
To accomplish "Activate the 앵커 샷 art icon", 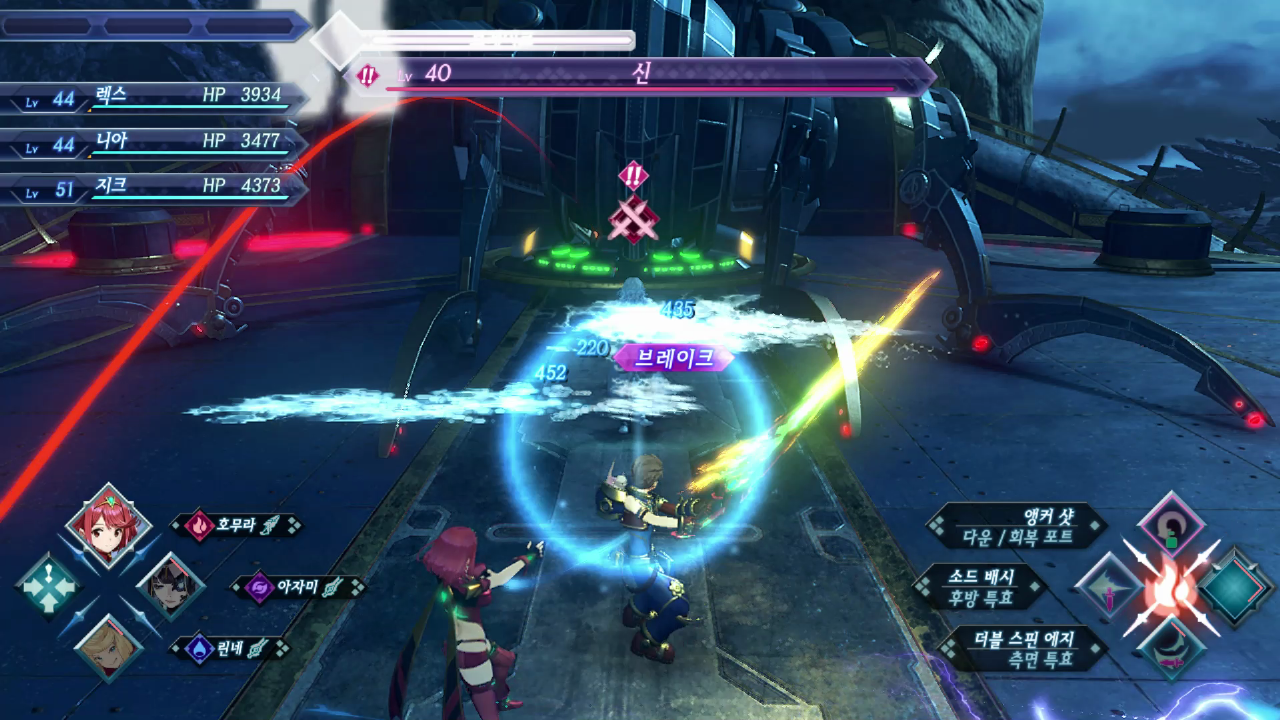I will (x=1170, y=526).
